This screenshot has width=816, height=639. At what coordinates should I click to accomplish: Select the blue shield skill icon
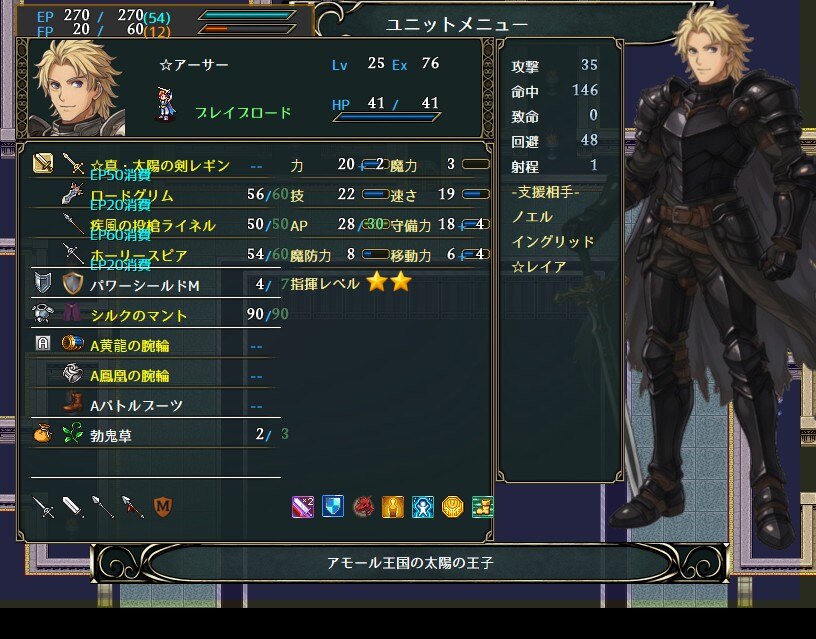click(x=333, y=507)
